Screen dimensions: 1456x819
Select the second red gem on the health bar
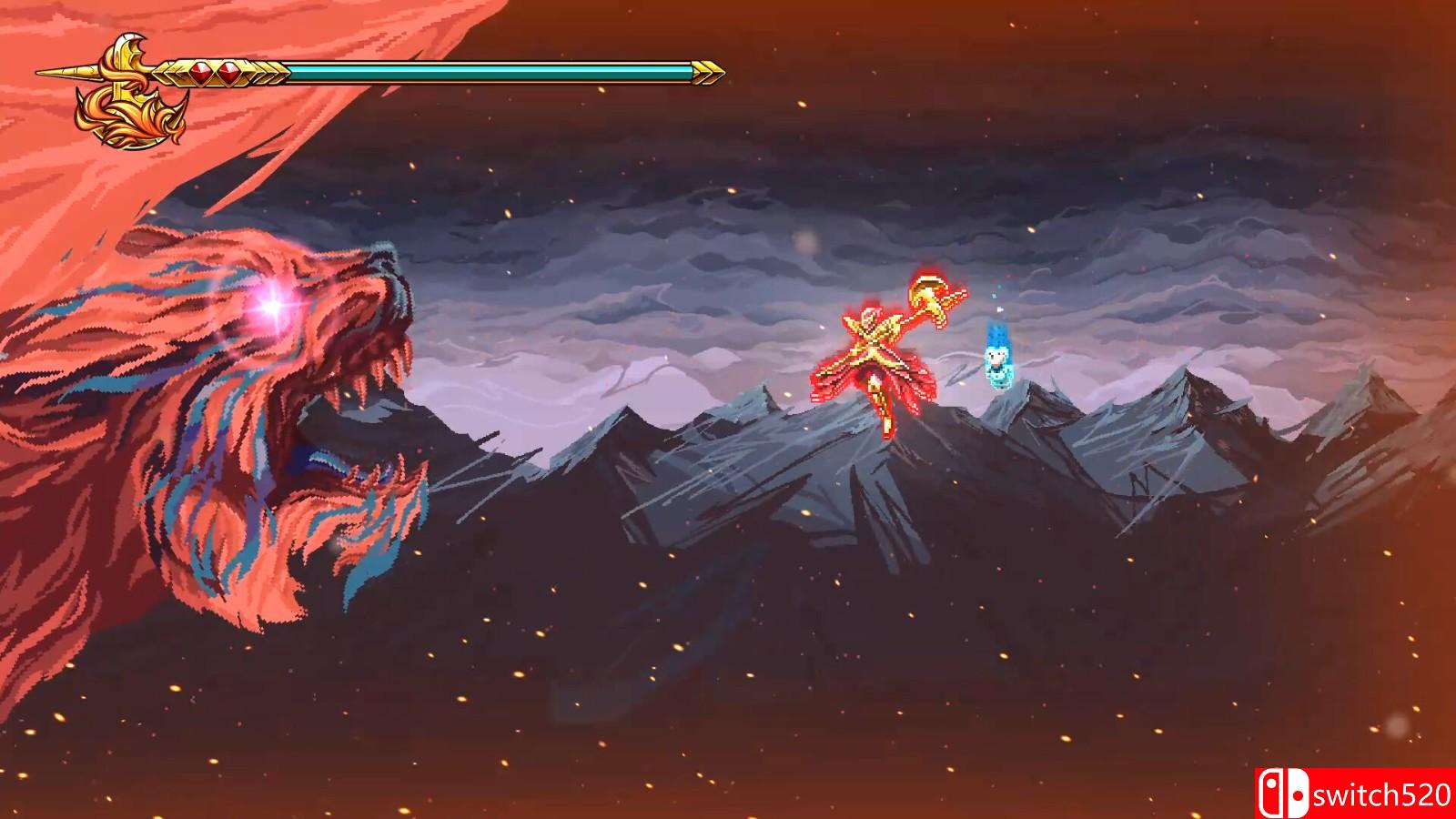pos(227,72)
